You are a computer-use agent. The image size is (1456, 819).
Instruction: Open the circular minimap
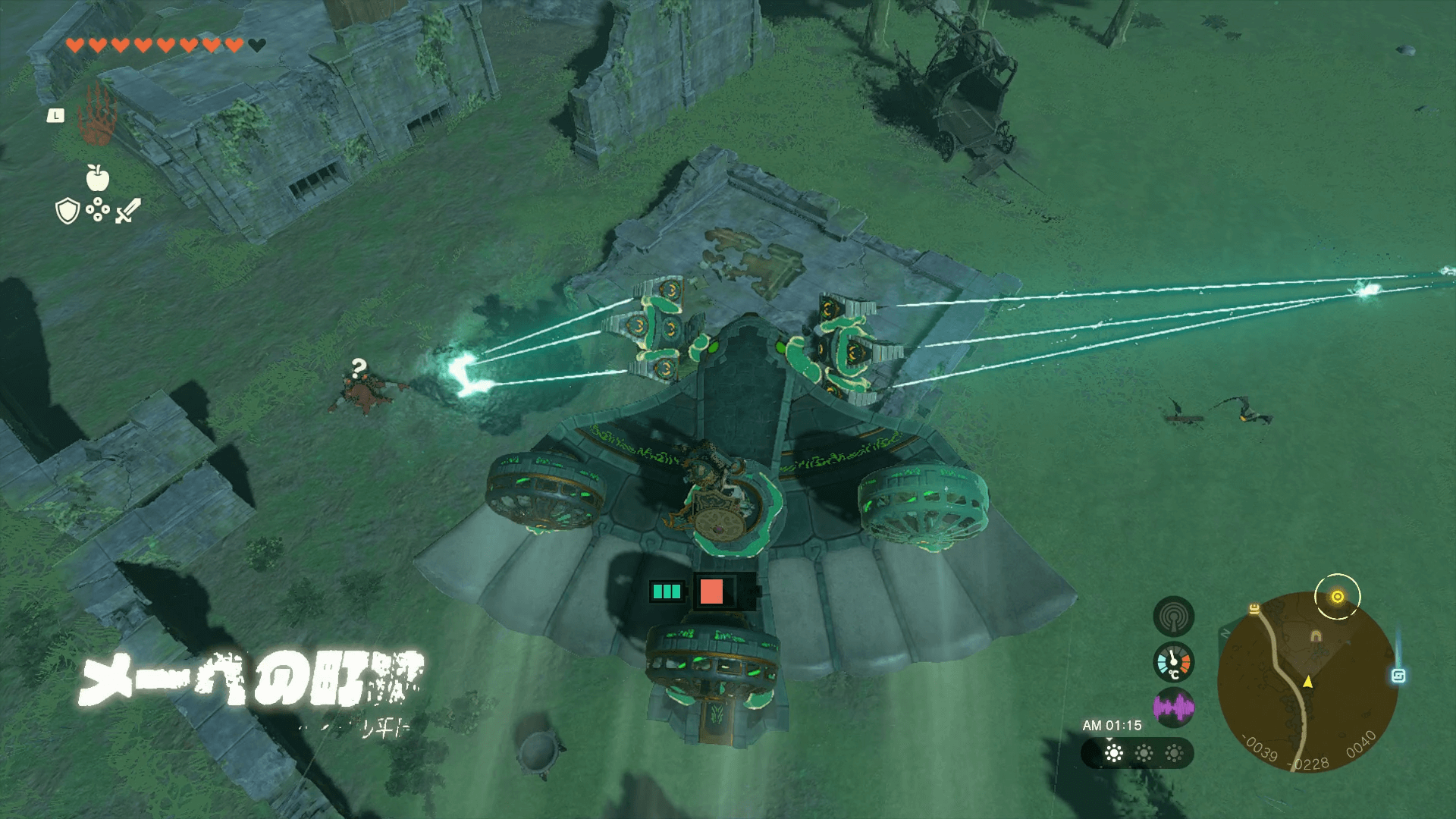1307,682
